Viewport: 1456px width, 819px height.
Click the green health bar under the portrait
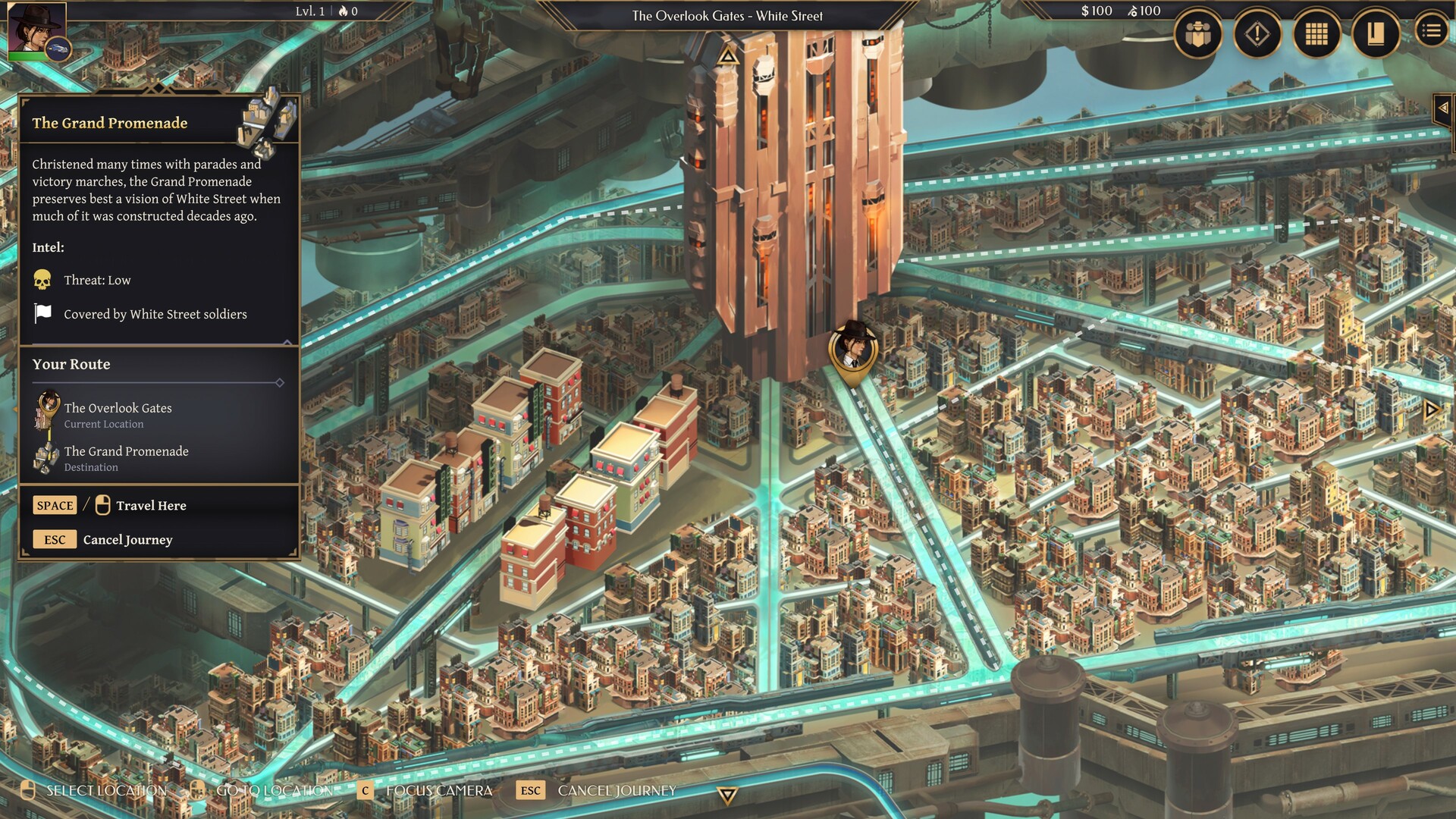tap(27, 56)
